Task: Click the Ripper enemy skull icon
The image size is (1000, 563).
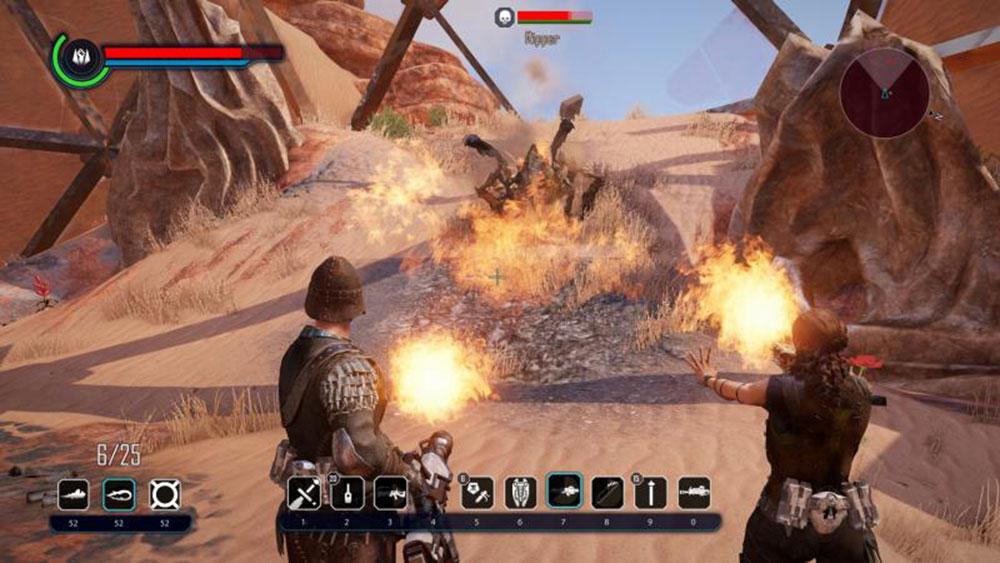Action: 504,17
